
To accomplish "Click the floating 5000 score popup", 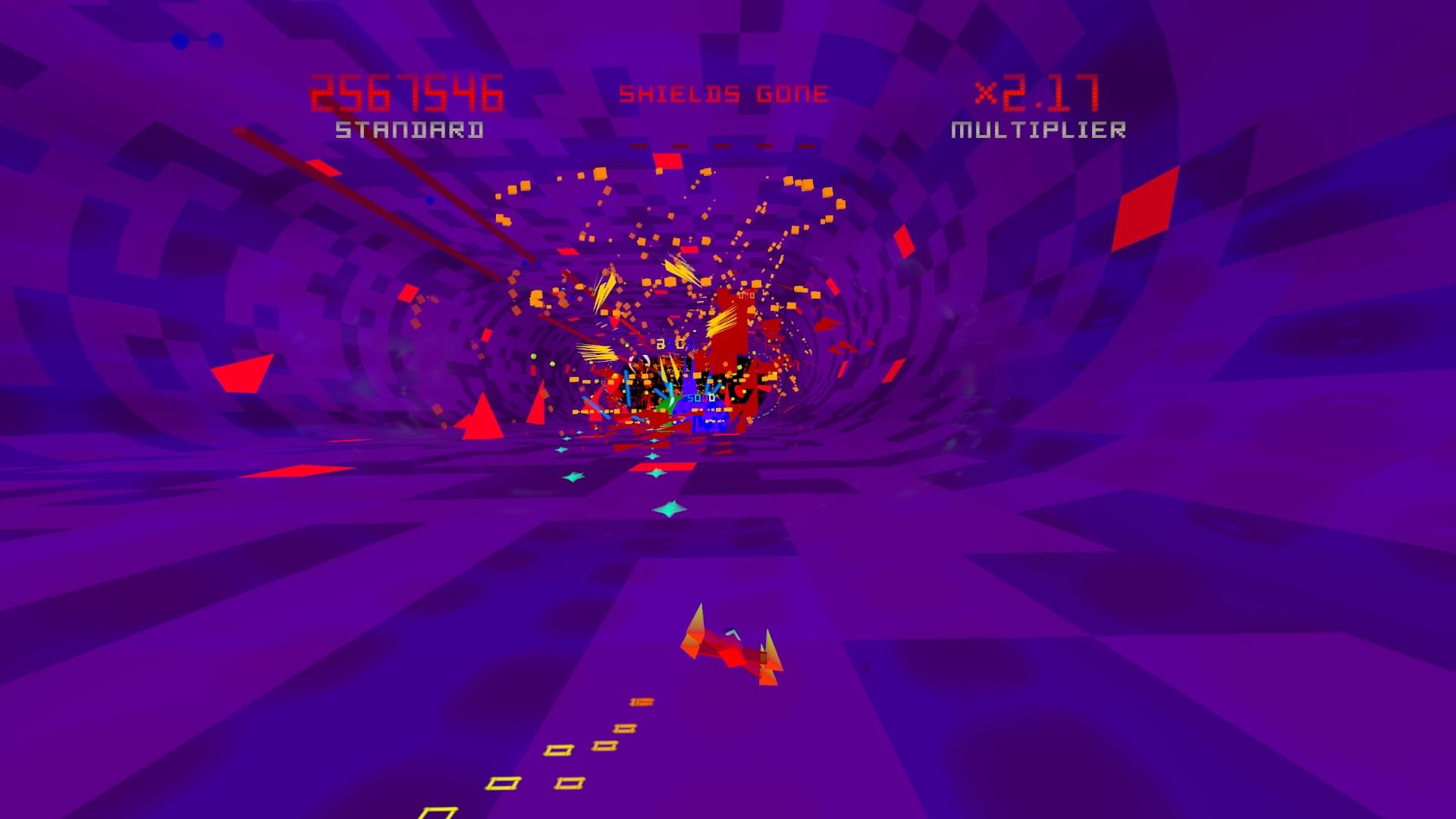I will pyautogui.click(x=701, y=399).
